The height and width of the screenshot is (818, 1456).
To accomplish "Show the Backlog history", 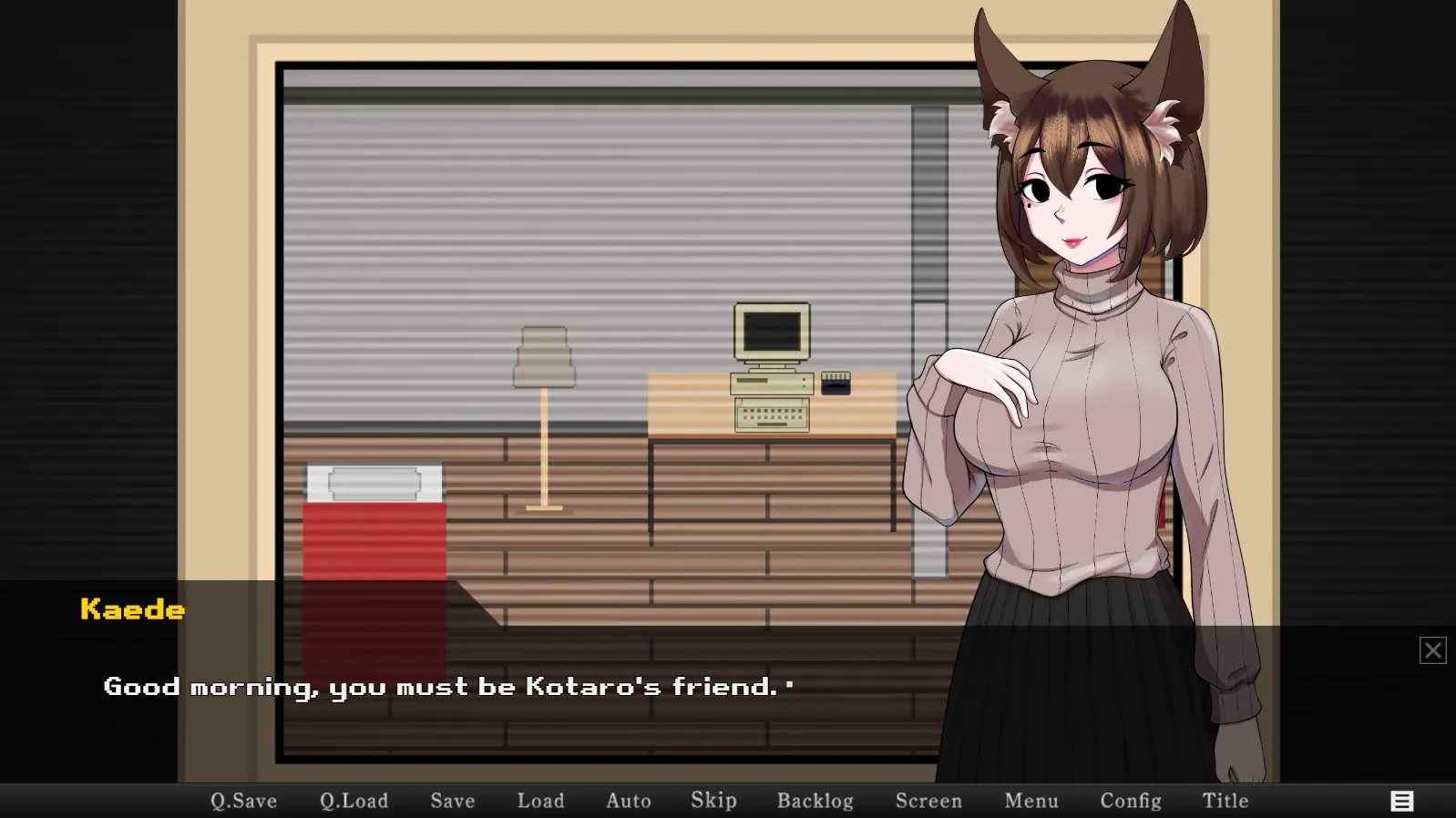I will pyautogui.click(x=815, y=801).
